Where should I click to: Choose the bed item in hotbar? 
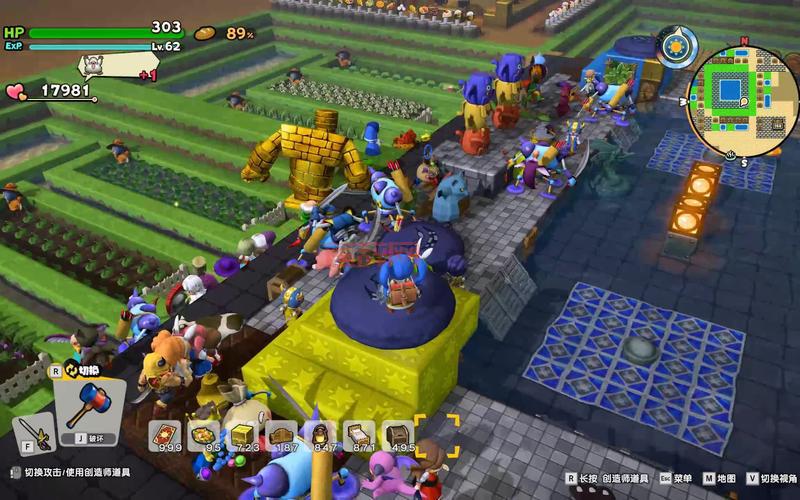(359, 434)
